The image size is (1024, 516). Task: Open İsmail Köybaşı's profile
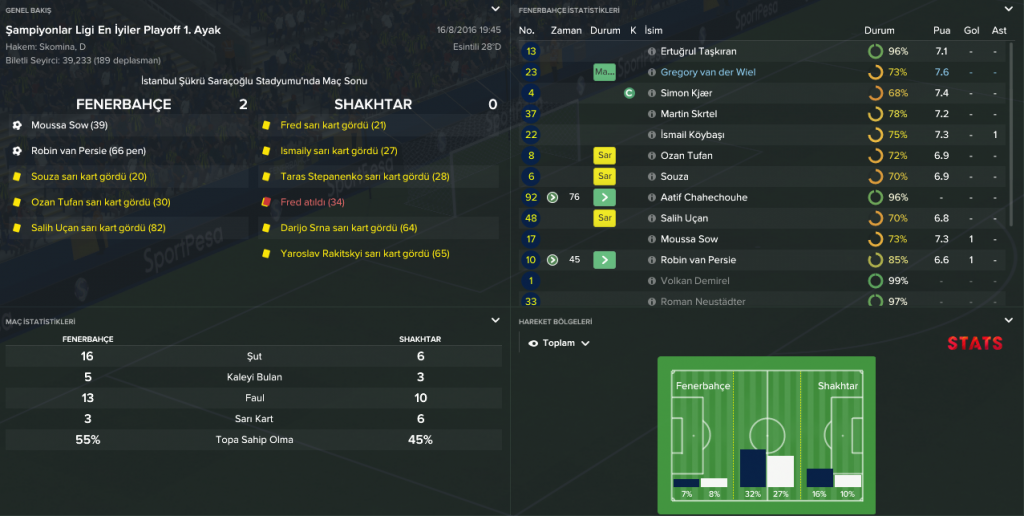pos(695,135)
